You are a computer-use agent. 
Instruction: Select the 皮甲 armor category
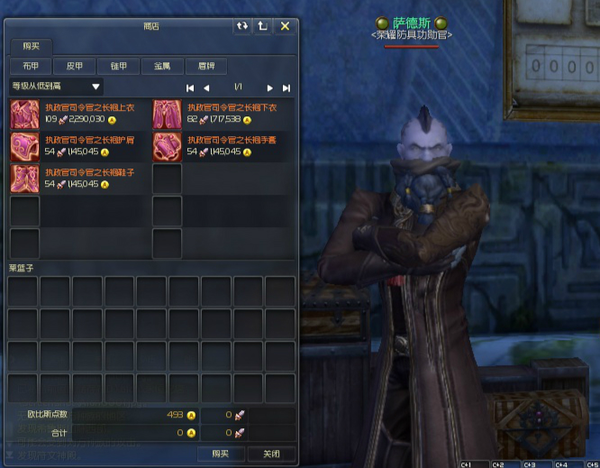74,66
